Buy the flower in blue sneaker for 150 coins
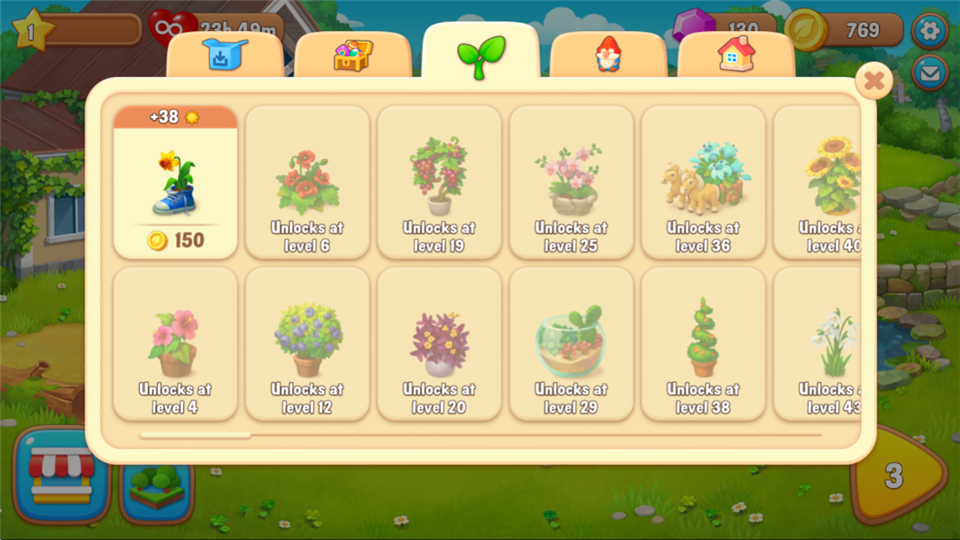The image size is (960, 540). pos(175,183)
